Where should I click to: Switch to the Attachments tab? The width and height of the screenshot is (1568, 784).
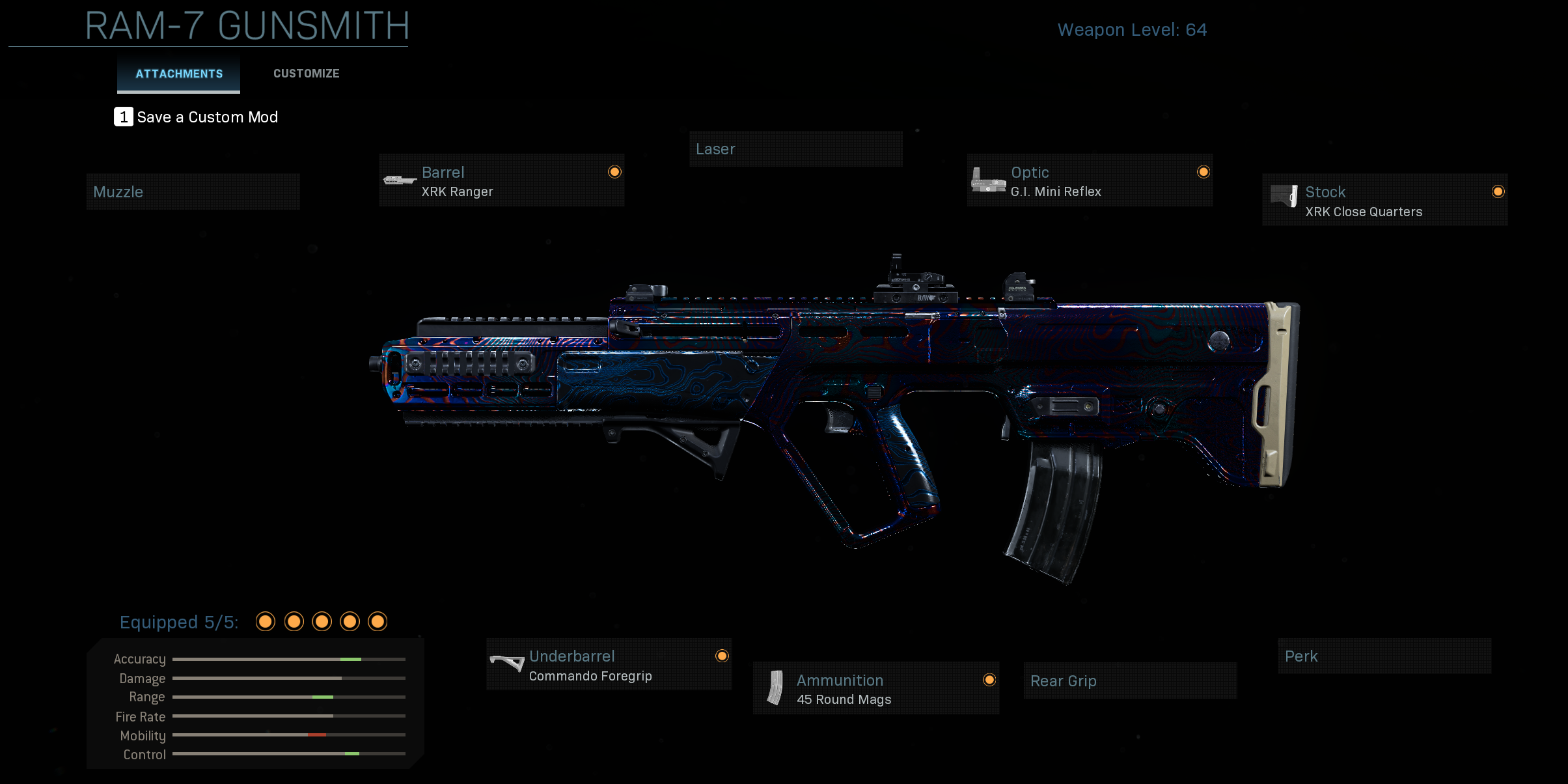(179, 74)
